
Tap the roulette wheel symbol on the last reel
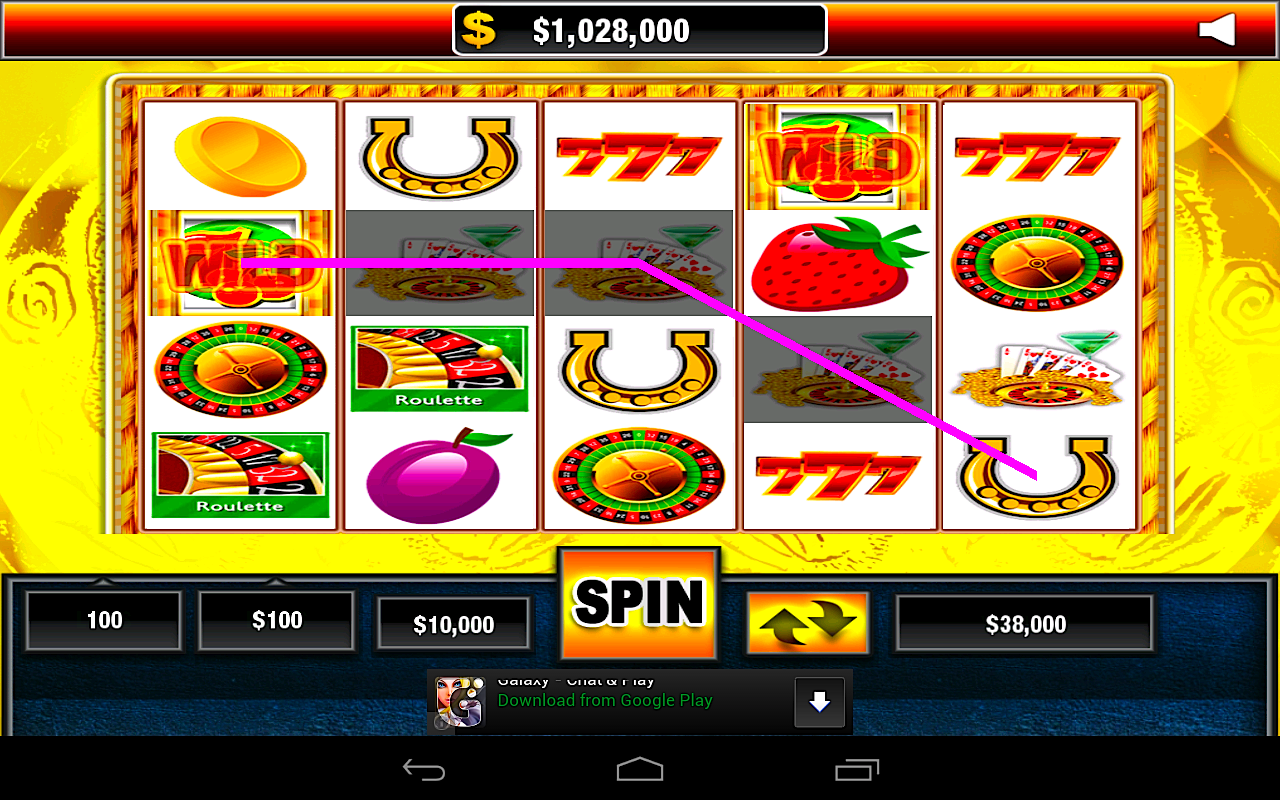click(1038, 262)
